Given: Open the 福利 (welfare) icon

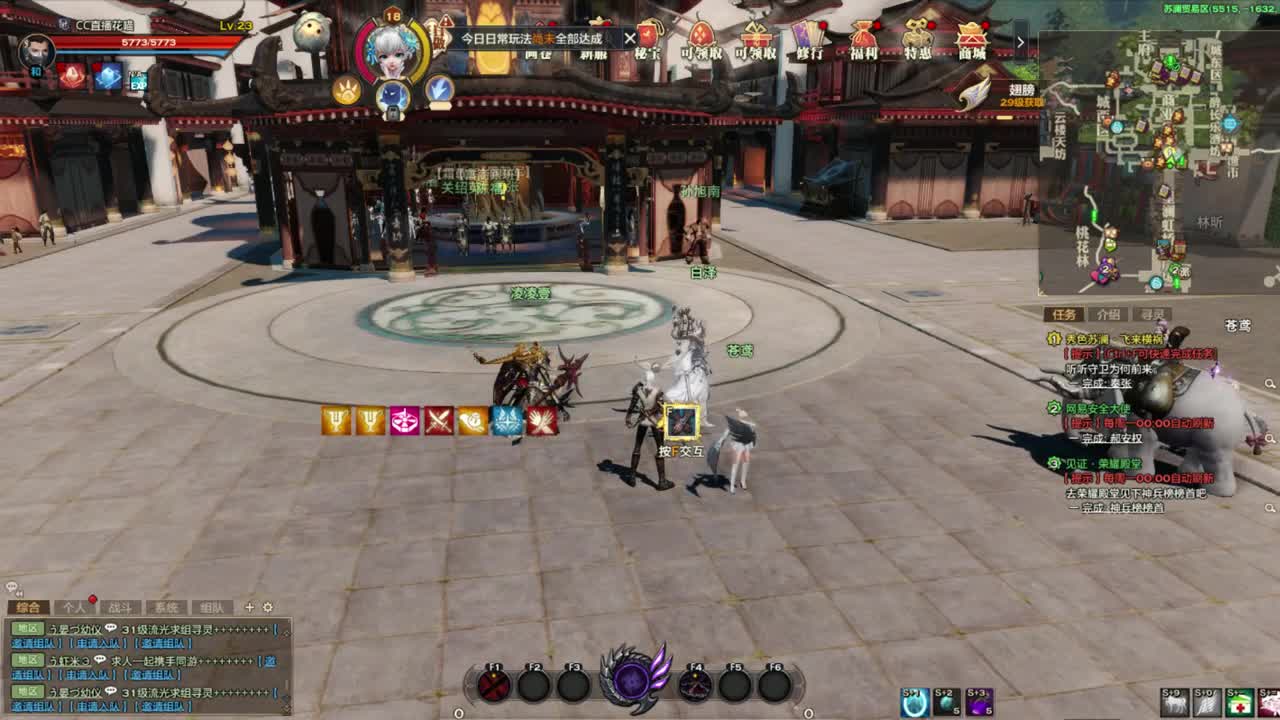Looking at the screenshot, I should (862, 37).
